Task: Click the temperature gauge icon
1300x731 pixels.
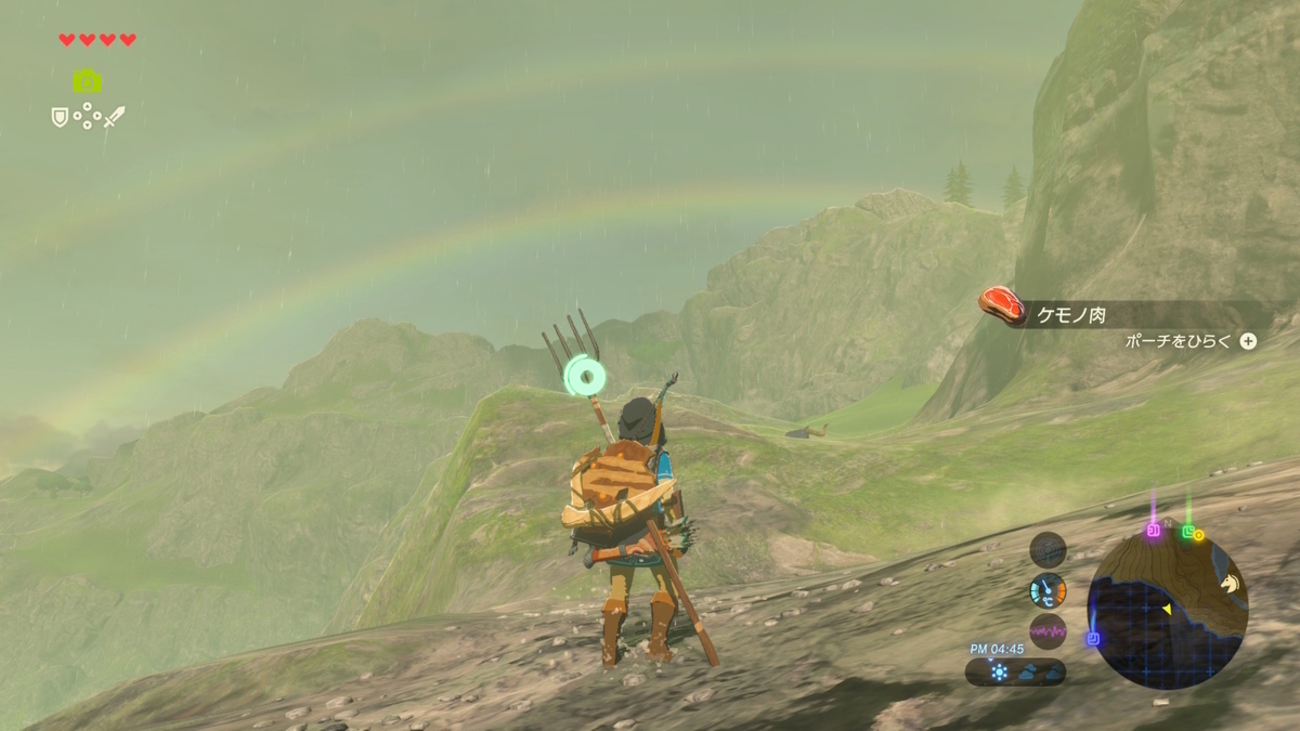Action: coord(1048,591)
